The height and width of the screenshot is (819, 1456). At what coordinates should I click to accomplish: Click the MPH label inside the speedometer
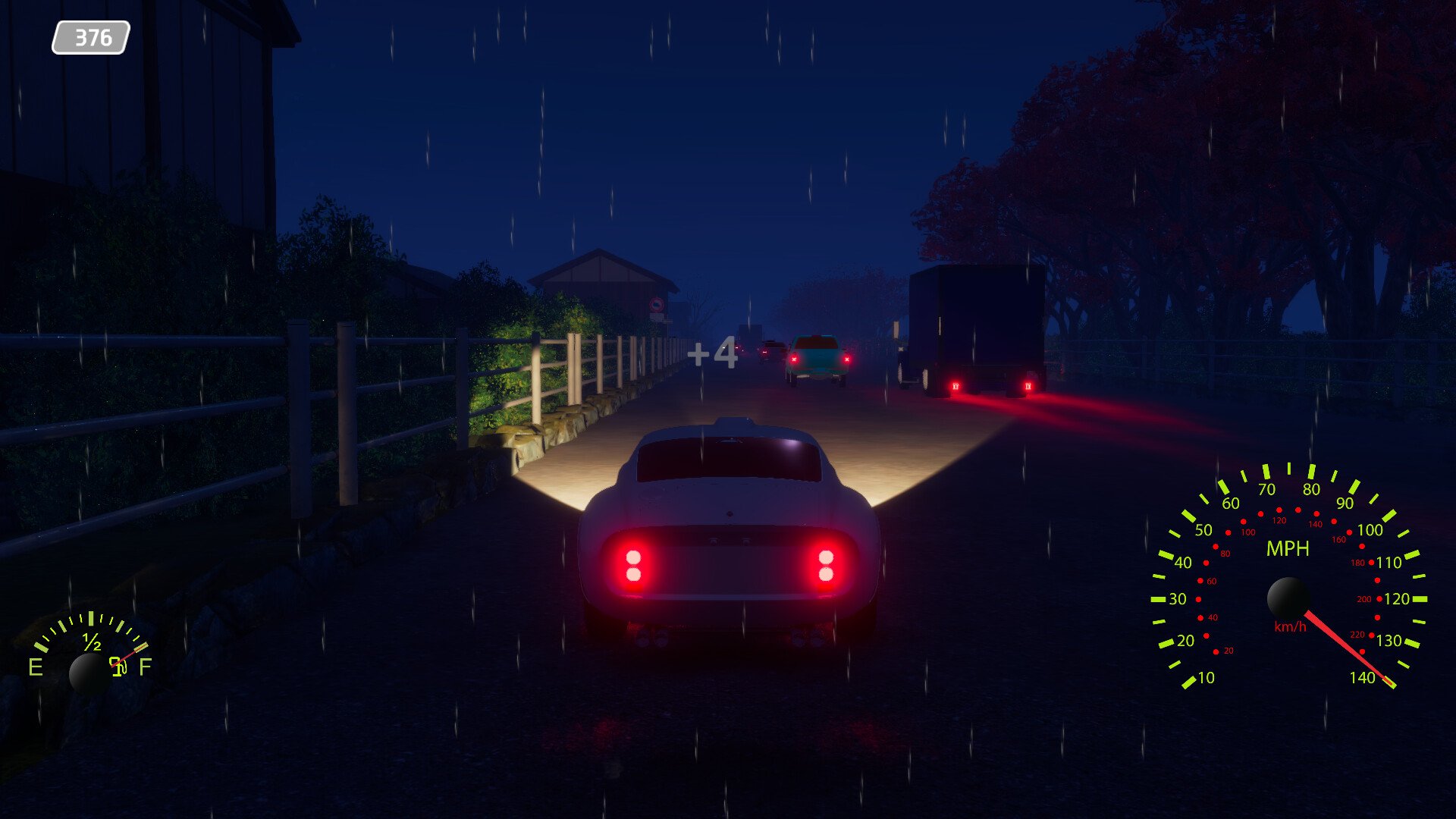[1287, 548]
